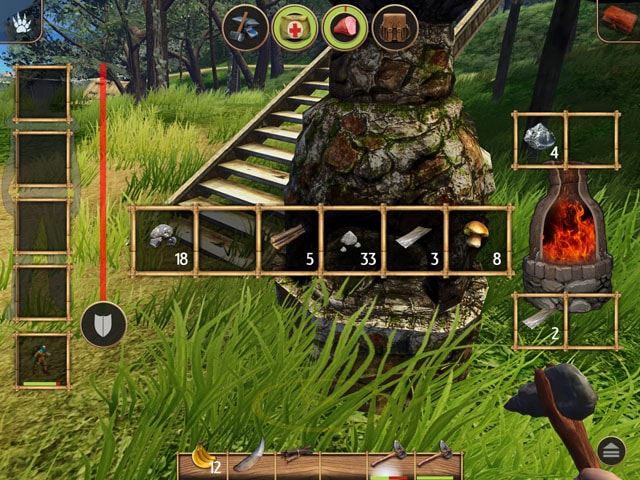Select the mushroom stack of 8
Viewport: 640px width, 480px height.
pyautogui.click(x=478, y=240)
